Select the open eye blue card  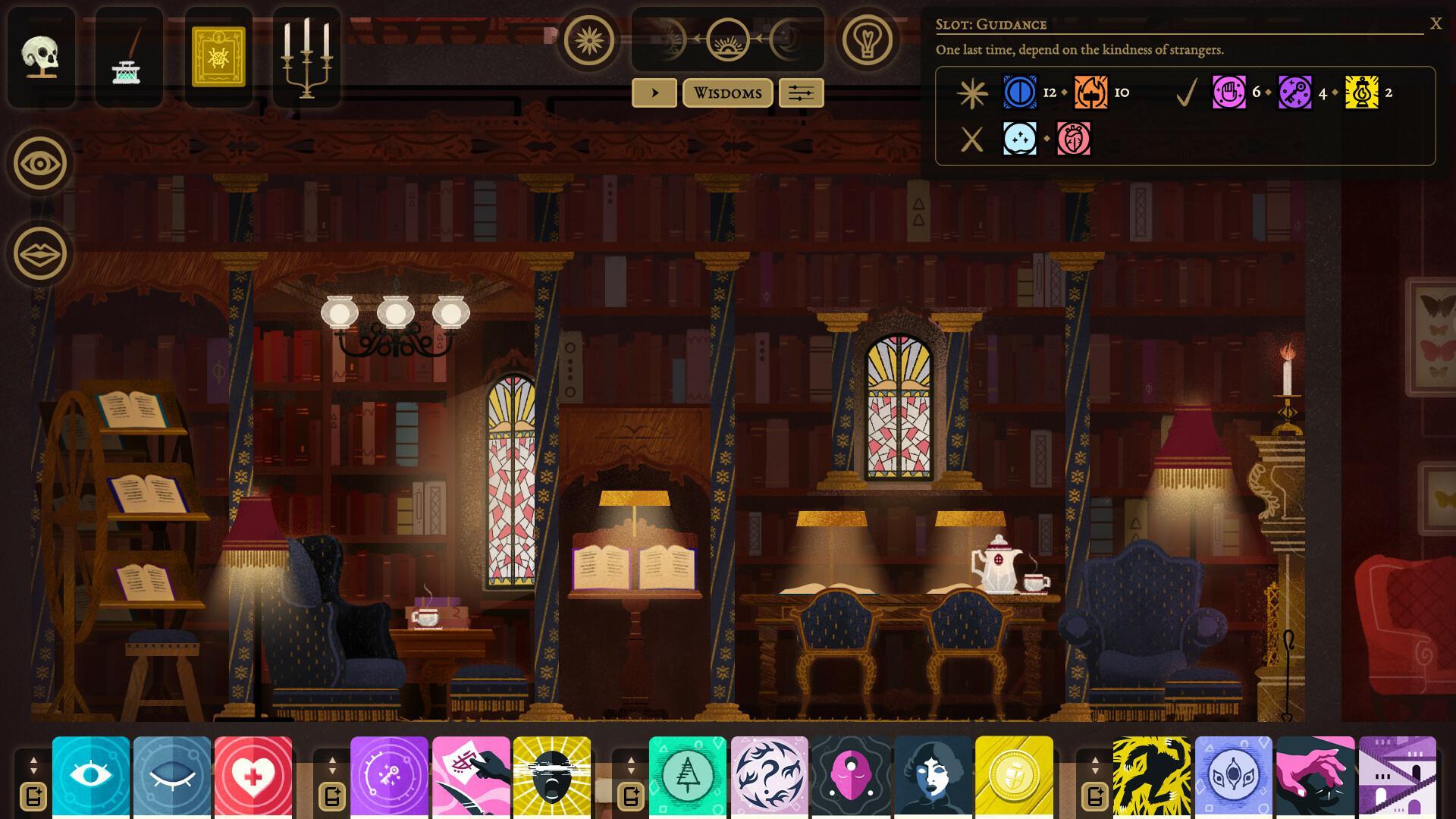(x=91, y=776)
